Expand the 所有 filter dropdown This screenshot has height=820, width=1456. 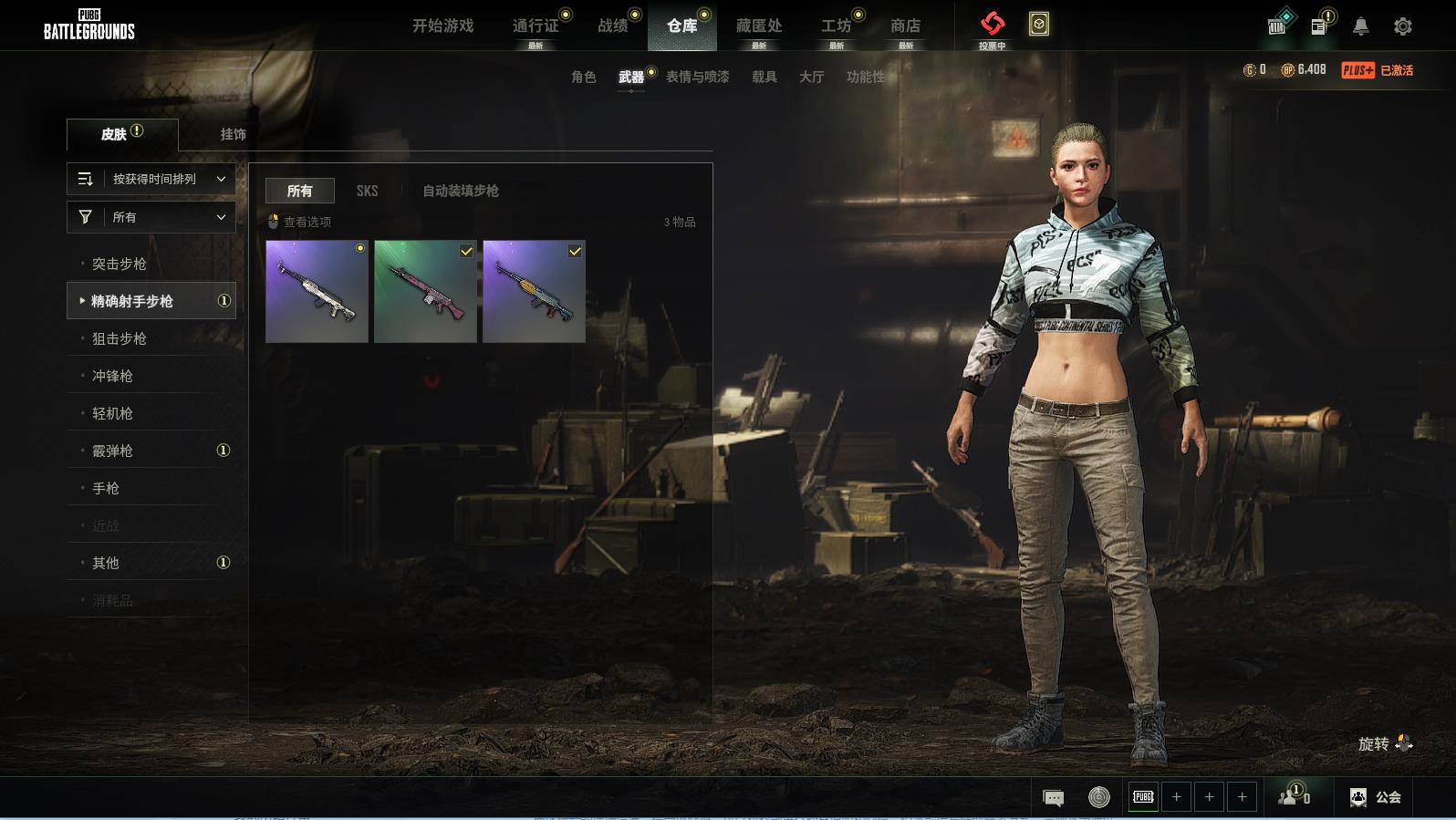(151, 217)
